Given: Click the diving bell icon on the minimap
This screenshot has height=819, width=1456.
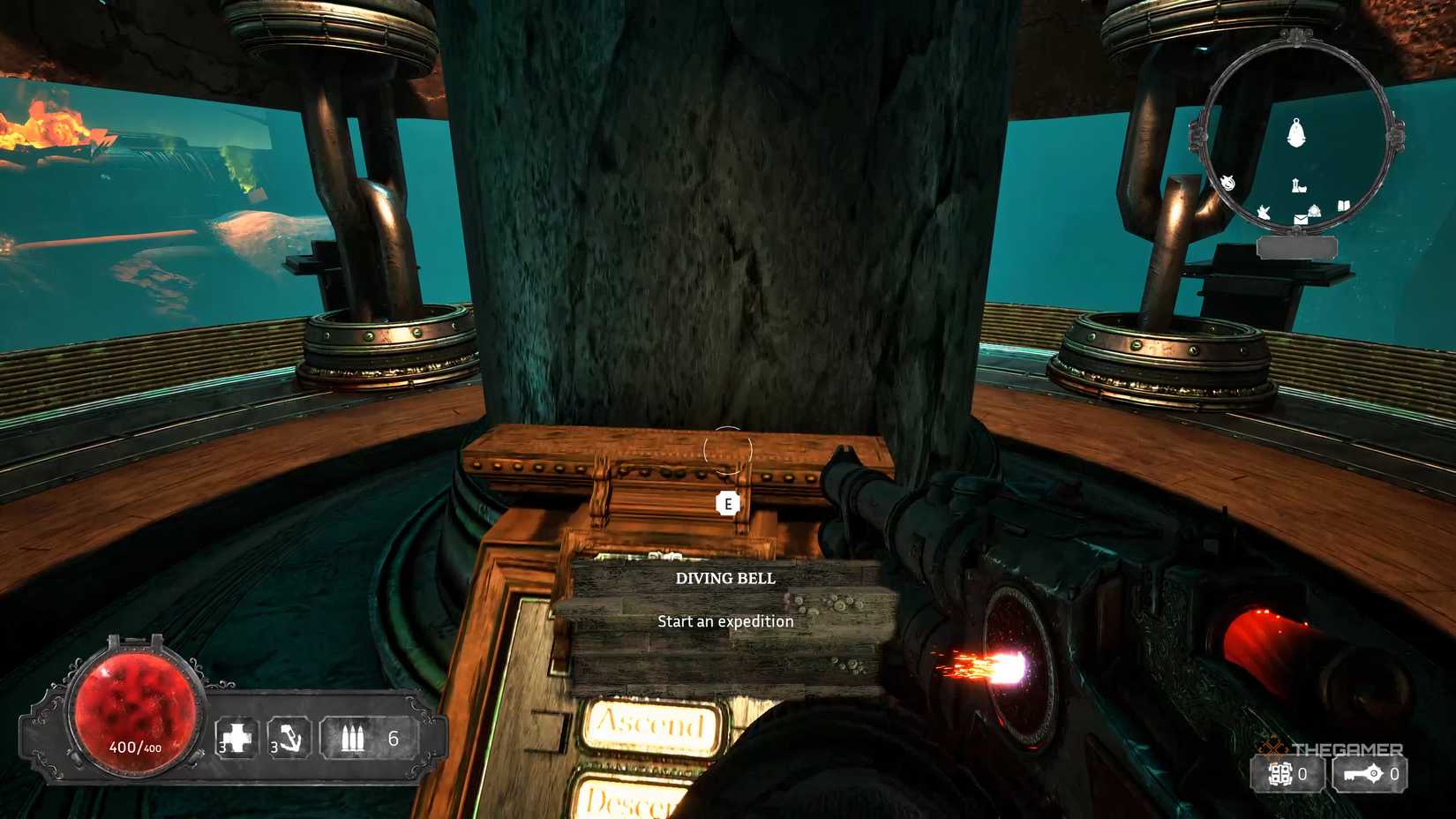Looking at the screenshot, I should tap(1296, 132).
